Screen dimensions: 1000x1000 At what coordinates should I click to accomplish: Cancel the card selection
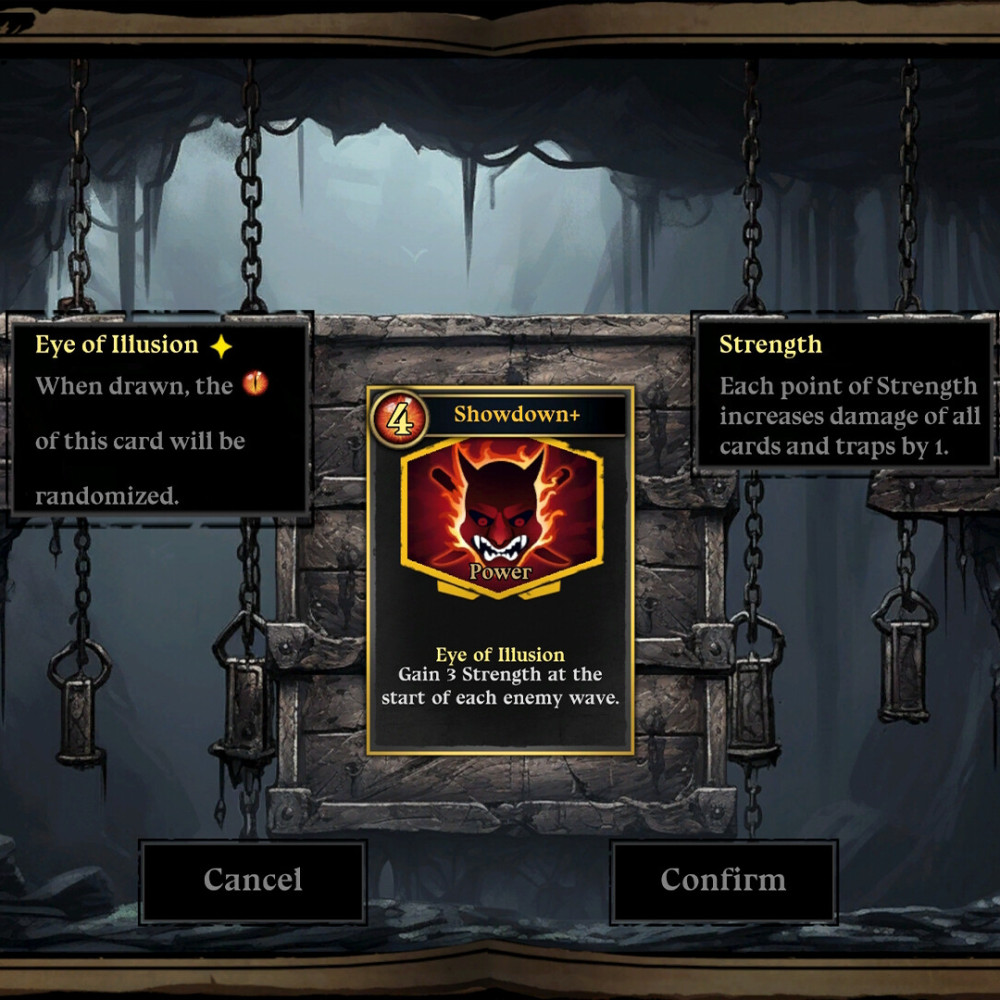click(x=253, y=880)
